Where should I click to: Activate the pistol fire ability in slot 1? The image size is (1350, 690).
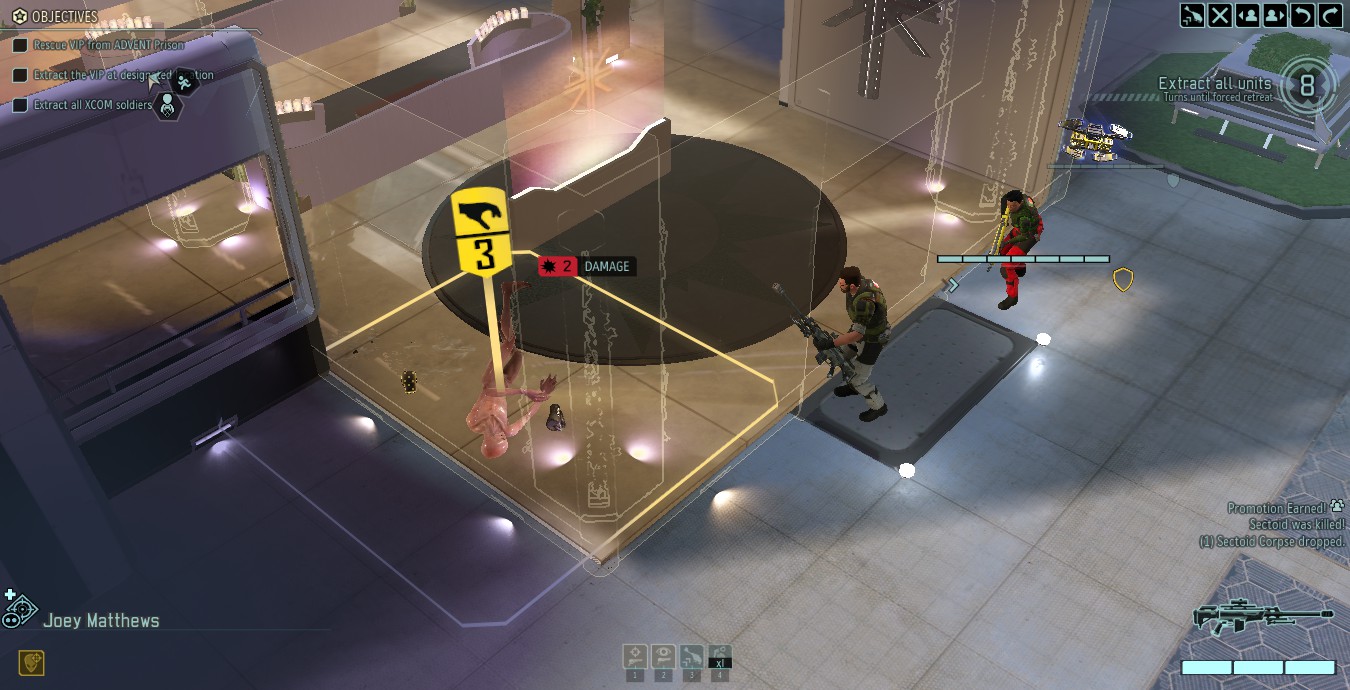pos(634,657)
